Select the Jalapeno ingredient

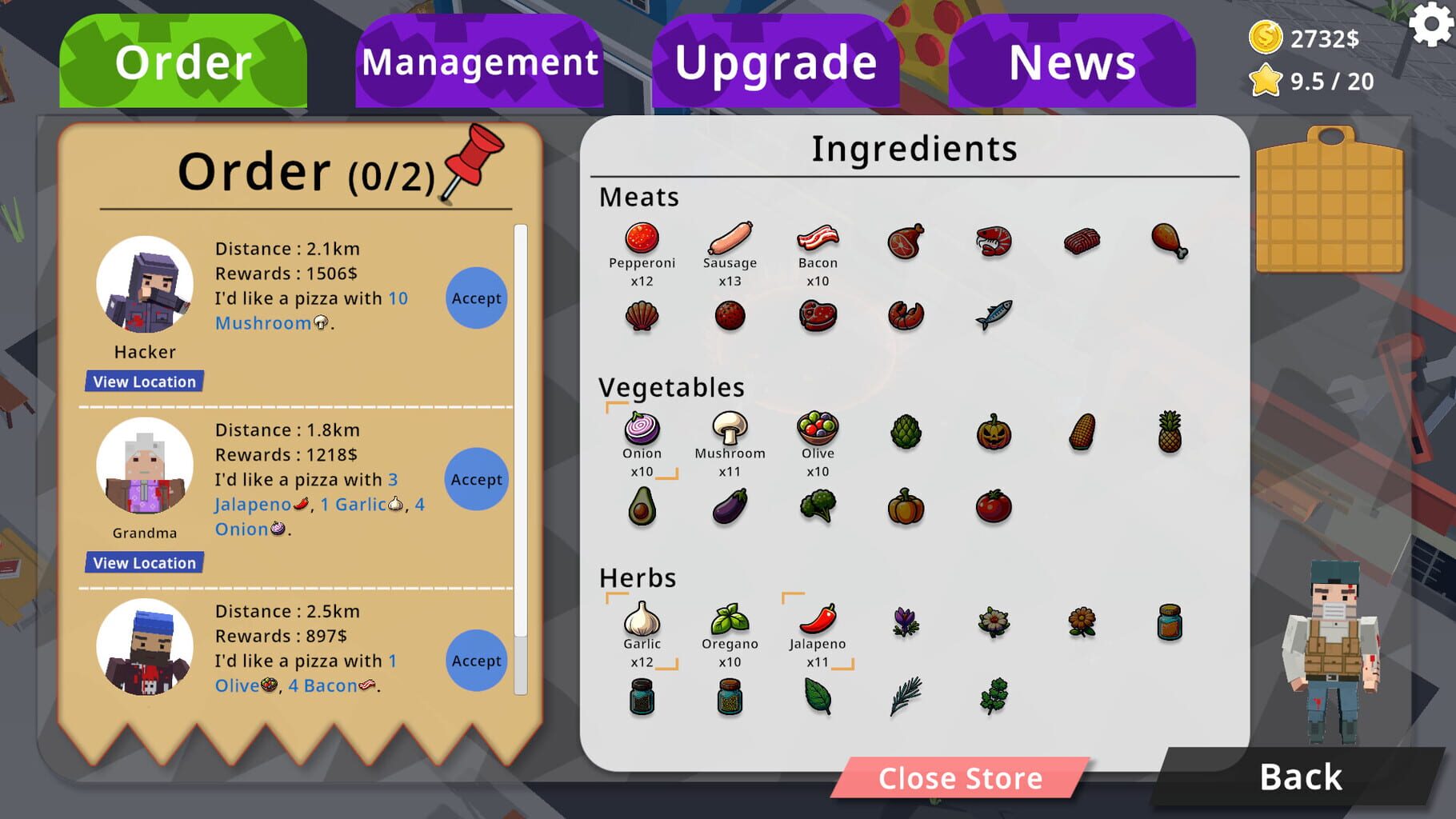tap(817, 621)
